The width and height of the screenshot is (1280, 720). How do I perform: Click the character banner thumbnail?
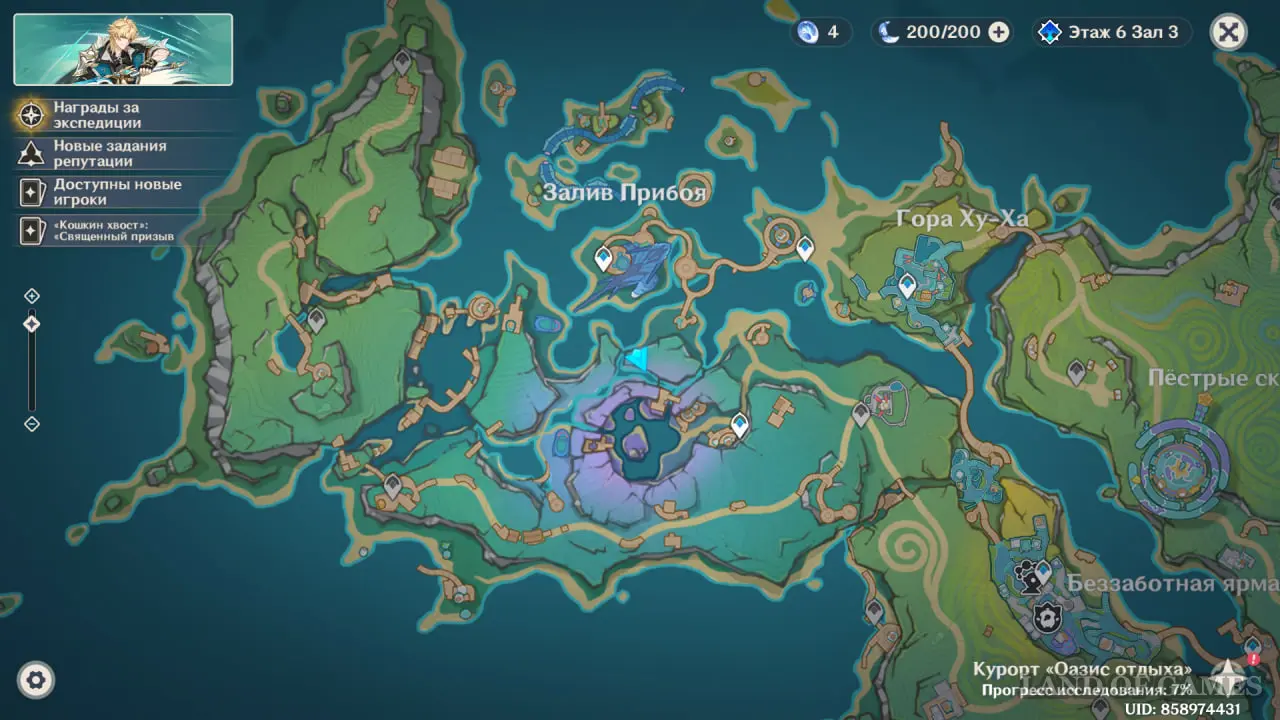point(123,49)
